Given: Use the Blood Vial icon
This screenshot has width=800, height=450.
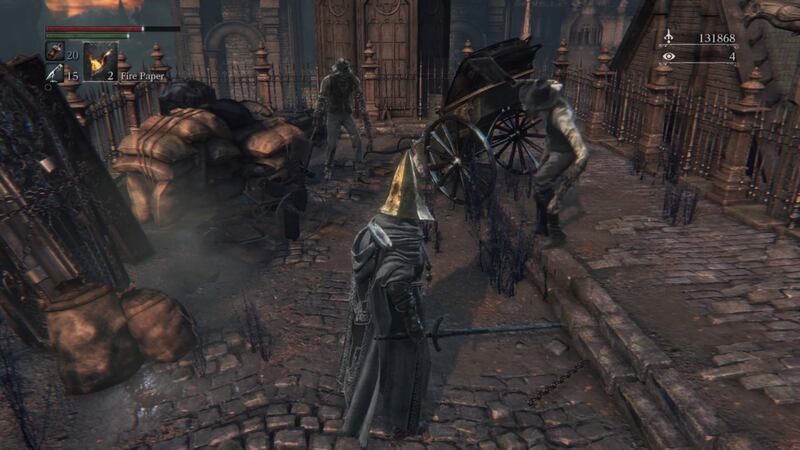Looking at the screenshot, I should click(55, 51).
